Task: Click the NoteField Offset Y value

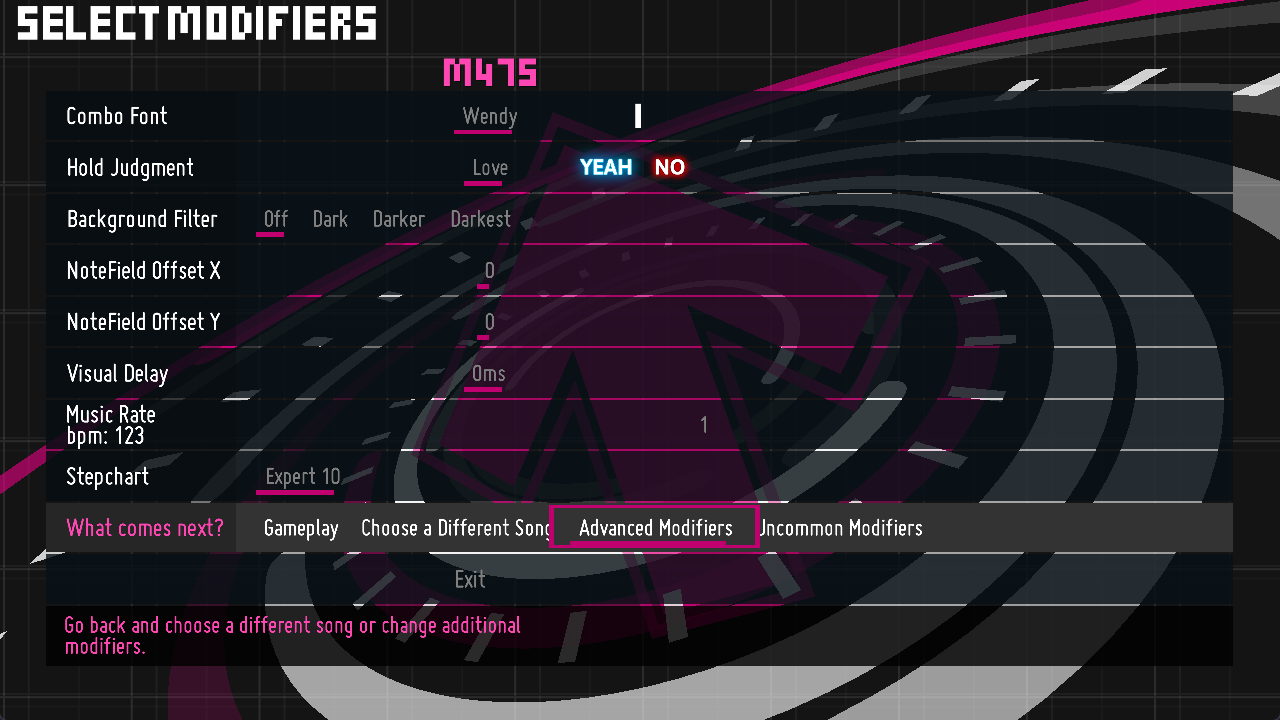Action: [489, 322]
